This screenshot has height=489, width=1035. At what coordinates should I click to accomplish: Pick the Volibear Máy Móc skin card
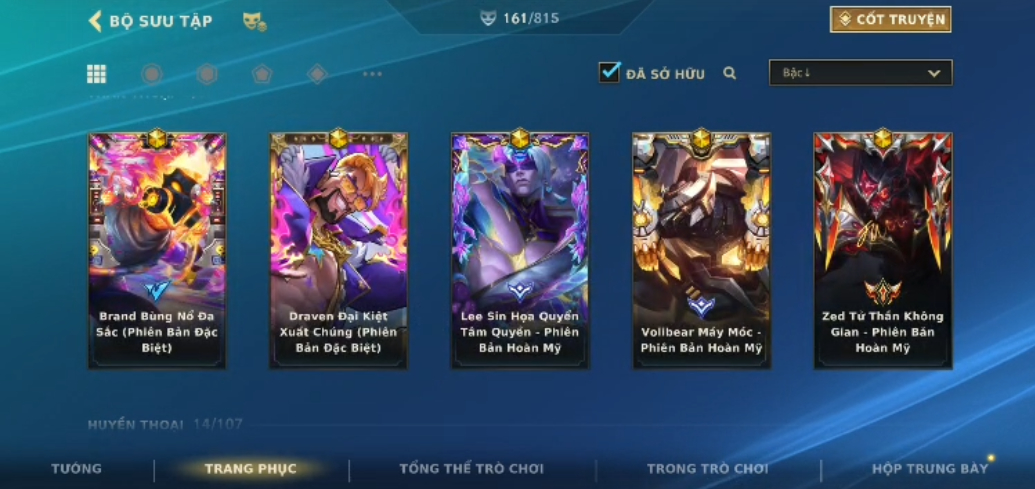pos(701,250)
